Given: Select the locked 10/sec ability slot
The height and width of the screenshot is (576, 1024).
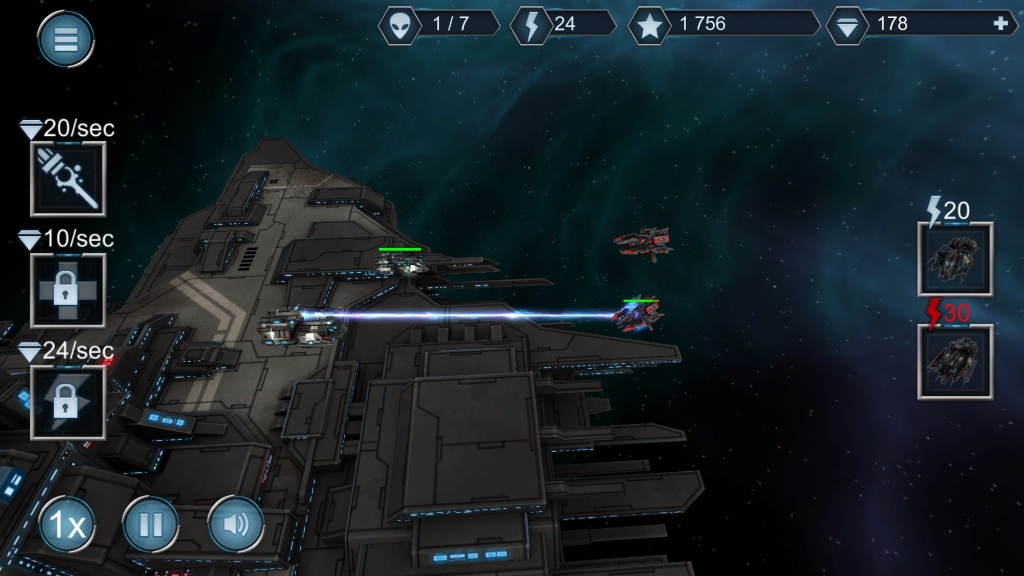Looking at the screenshot, I should pos(68,290).
